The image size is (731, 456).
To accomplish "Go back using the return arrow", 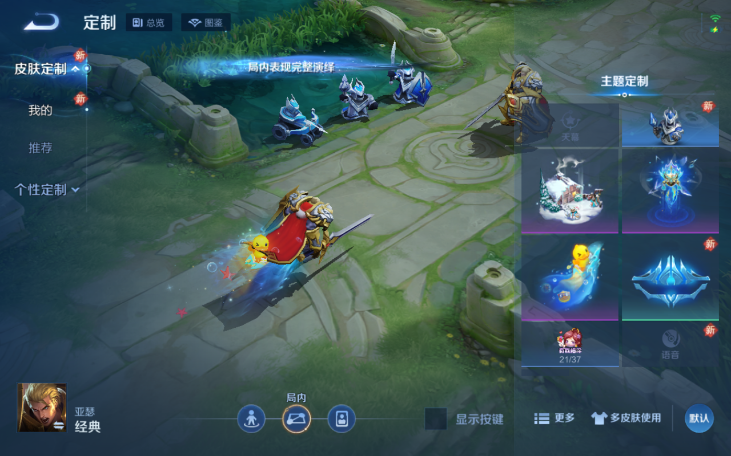I will point(42,22).
